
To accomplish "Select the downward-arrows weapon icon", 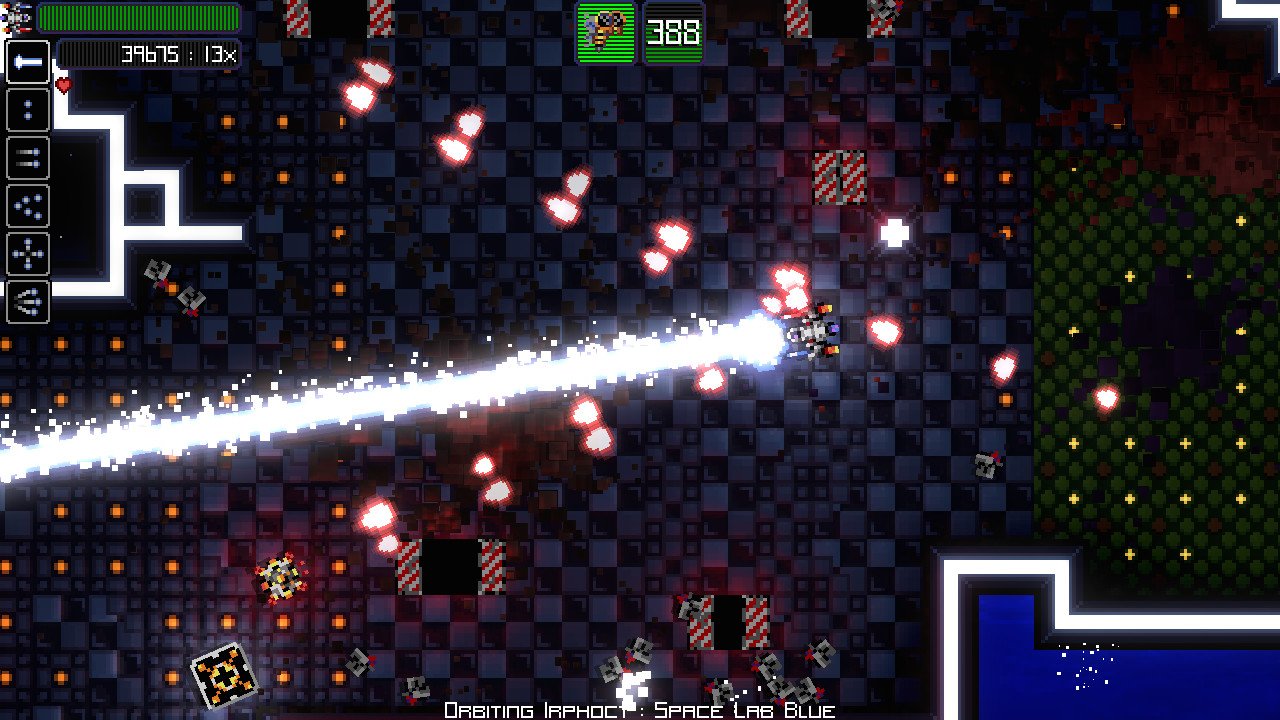I will click(x=27, y=302).
